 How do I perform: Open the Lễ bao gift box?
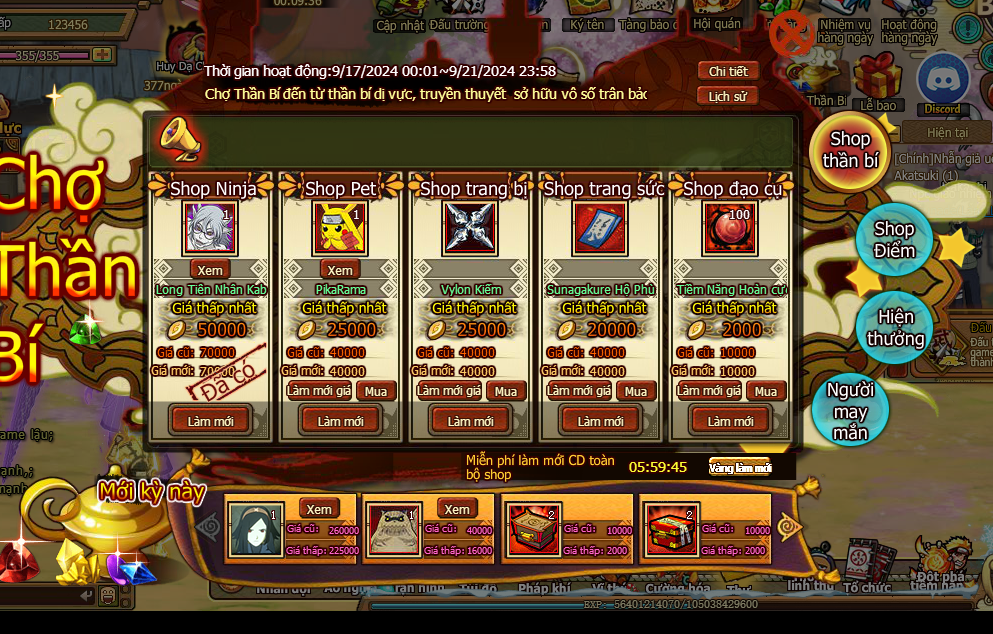coord(879,78)
